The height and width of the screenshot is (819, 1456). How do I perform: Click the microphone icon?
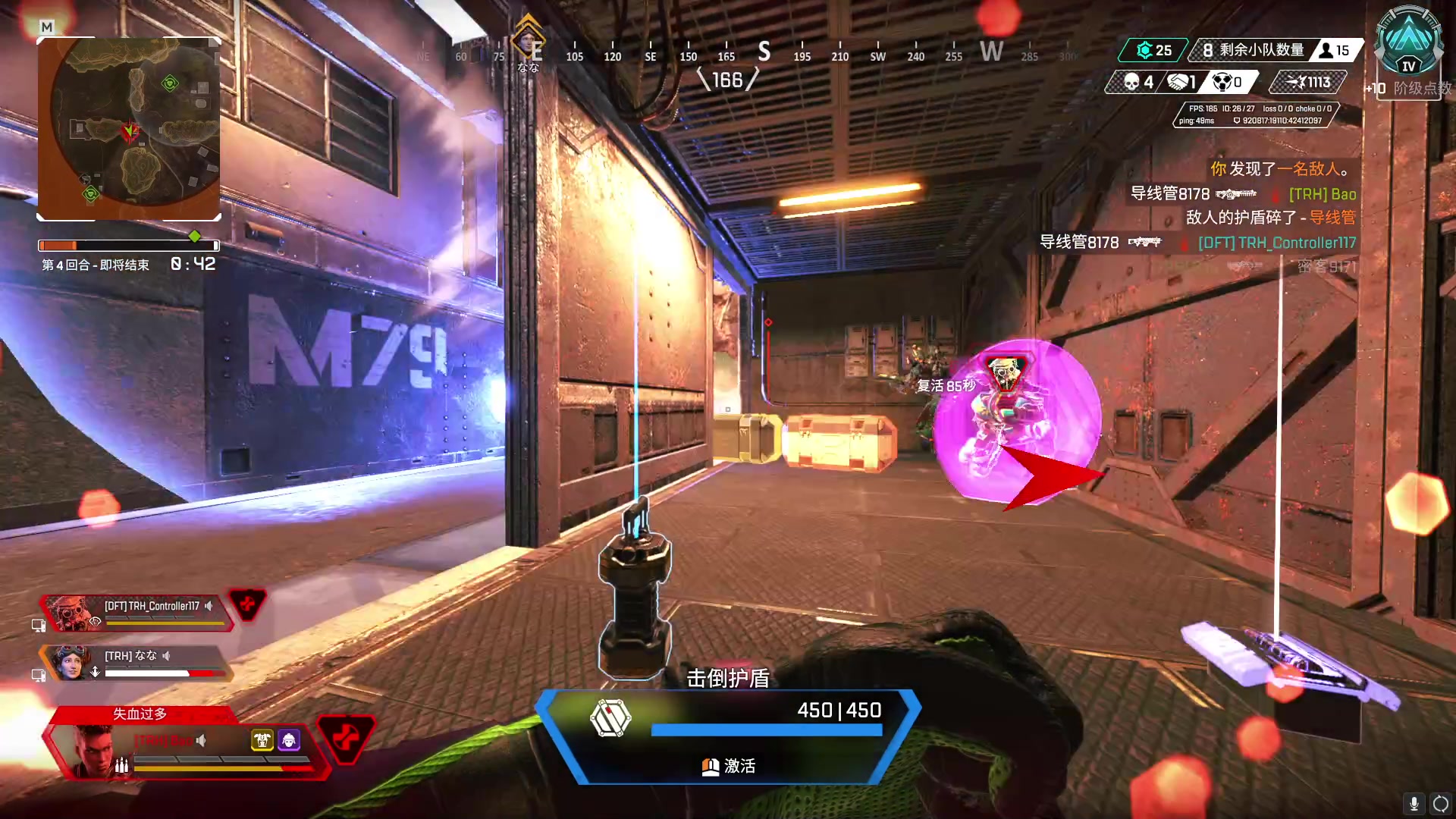coord(1414,803)
